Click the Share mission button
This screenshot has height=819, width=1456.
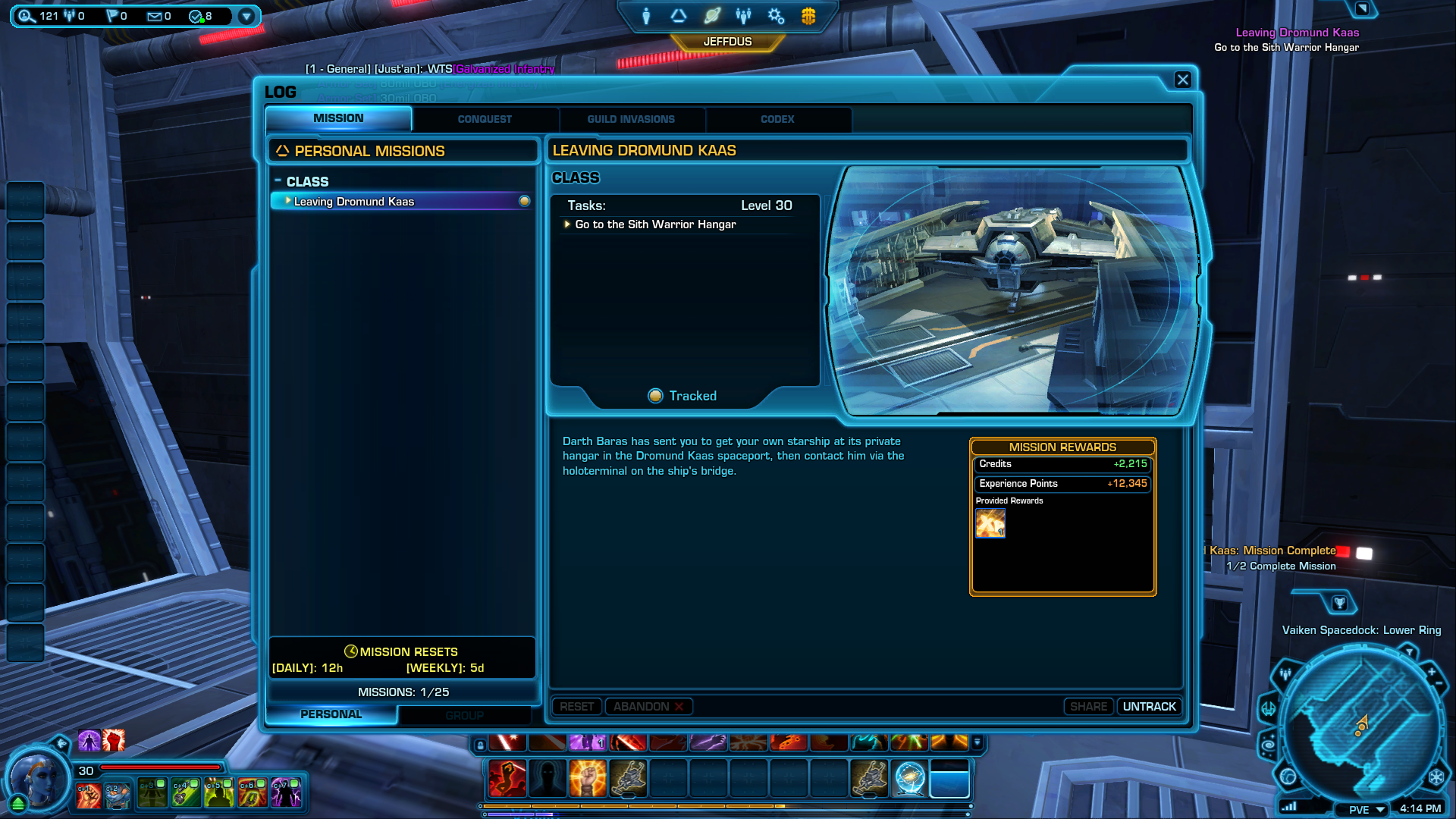1088,706
